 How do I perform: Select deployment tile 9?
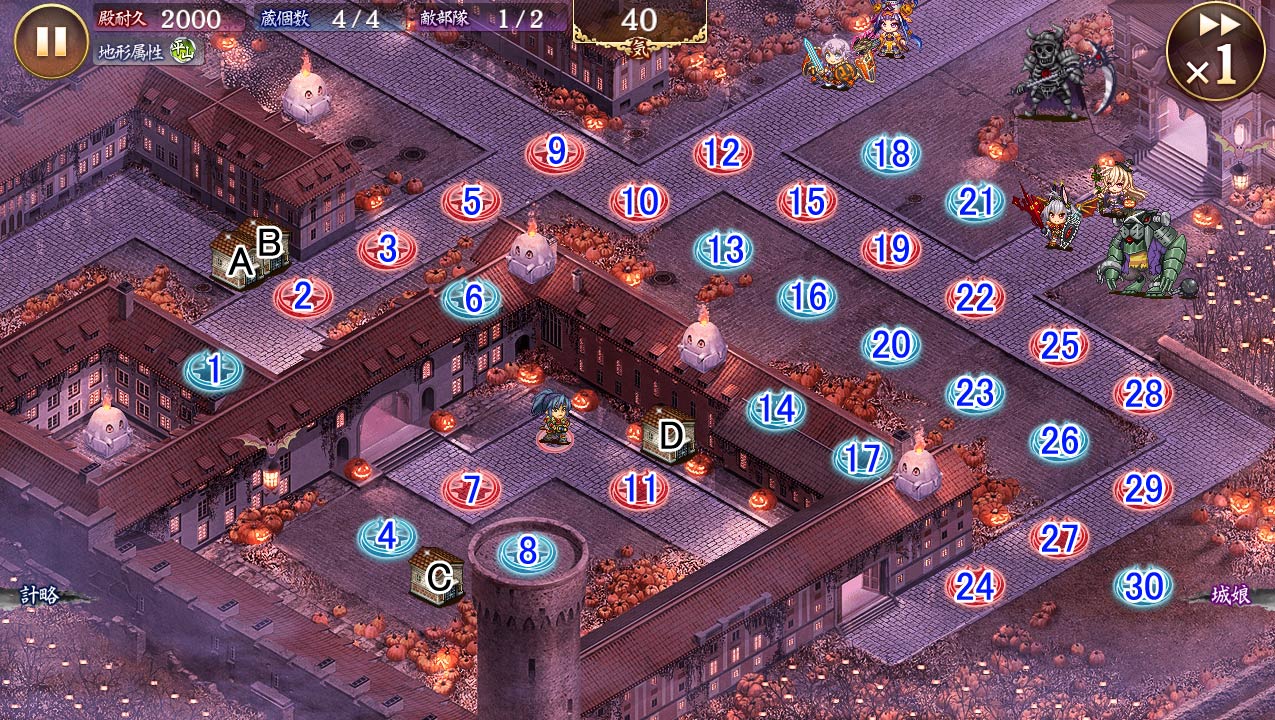(555, 153)
